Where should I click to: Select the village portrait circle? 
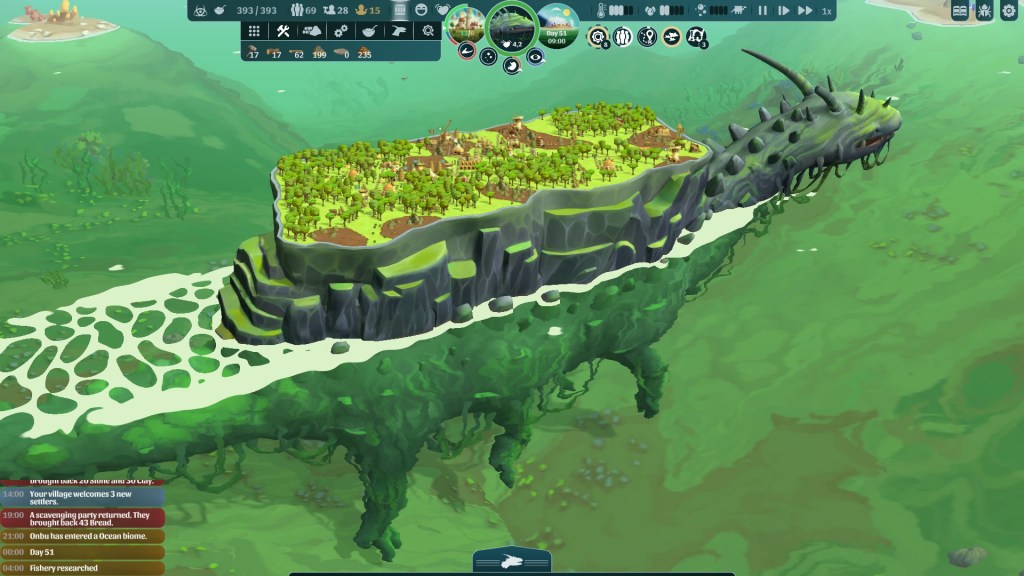464,24
